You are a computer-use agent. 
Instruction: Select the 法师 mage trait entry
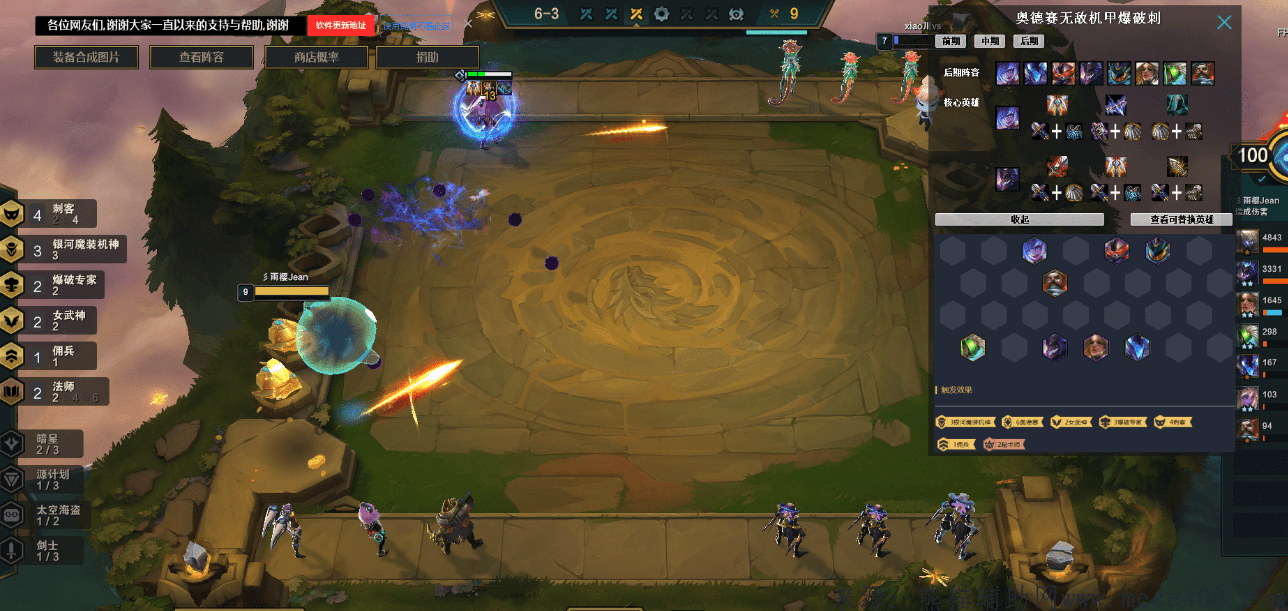pos(62,391)
